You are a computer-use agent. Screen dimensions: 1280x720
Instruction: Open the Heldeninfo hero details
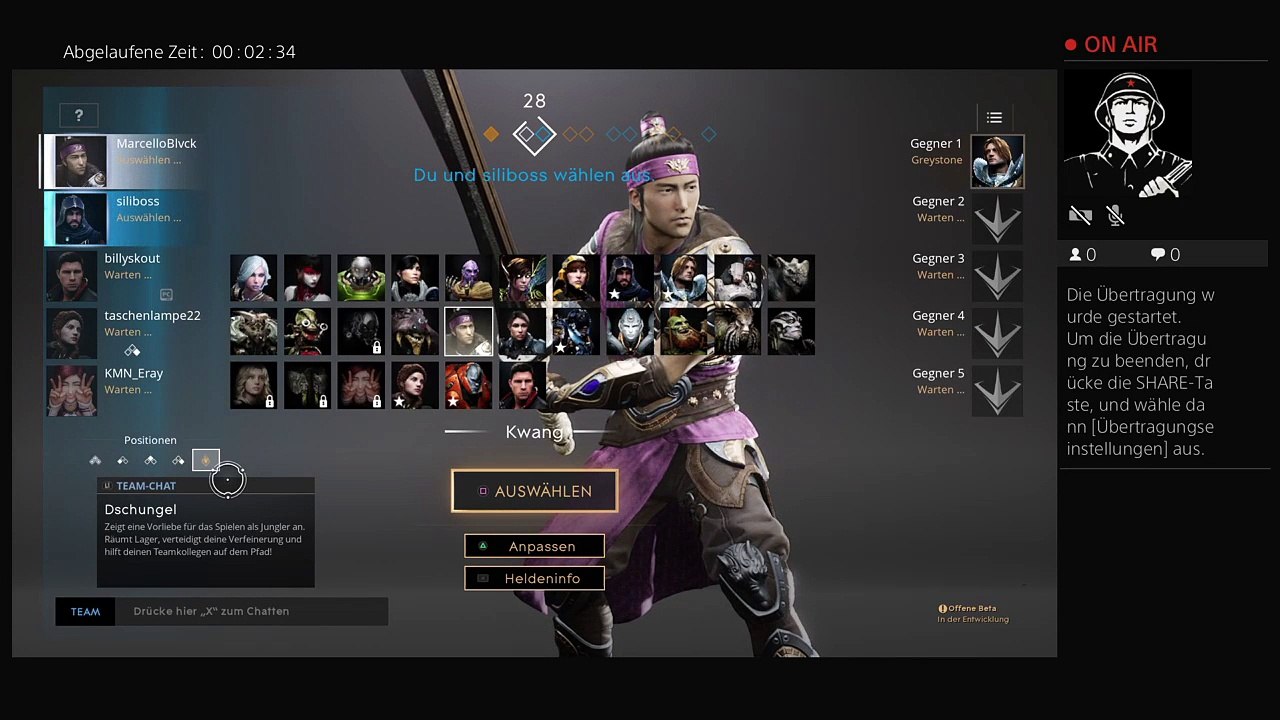[534, 578]
